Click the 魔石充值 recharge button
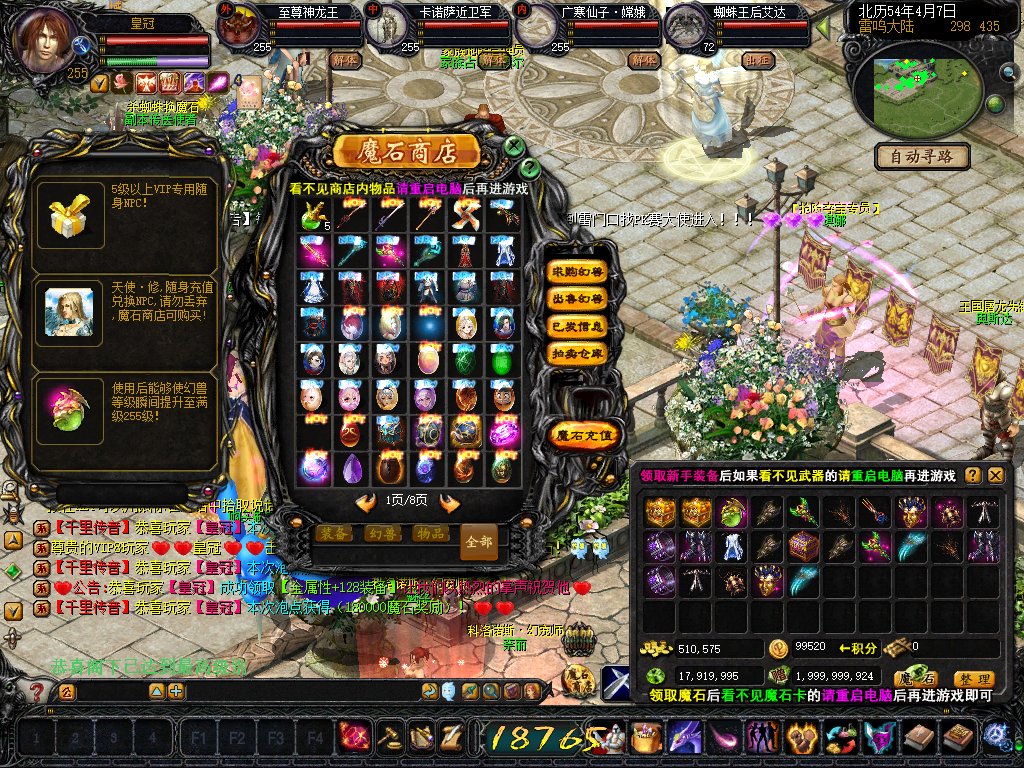1024x768 pixels. (x=585, y=435)
